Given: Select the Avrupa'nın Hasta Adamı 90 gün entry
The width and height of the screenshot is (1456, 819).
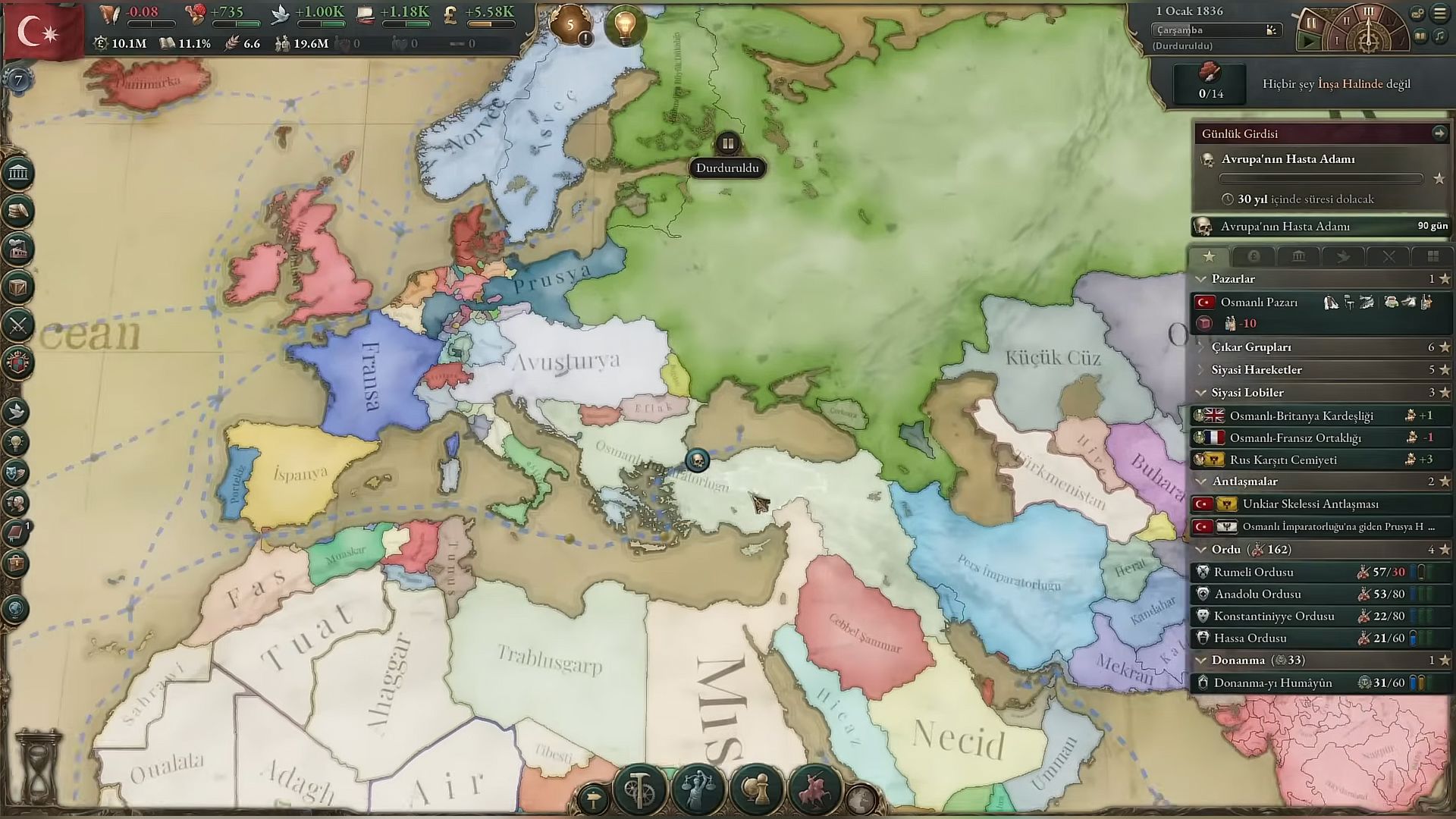Looking at the screenshot, I should [1319, 226].
